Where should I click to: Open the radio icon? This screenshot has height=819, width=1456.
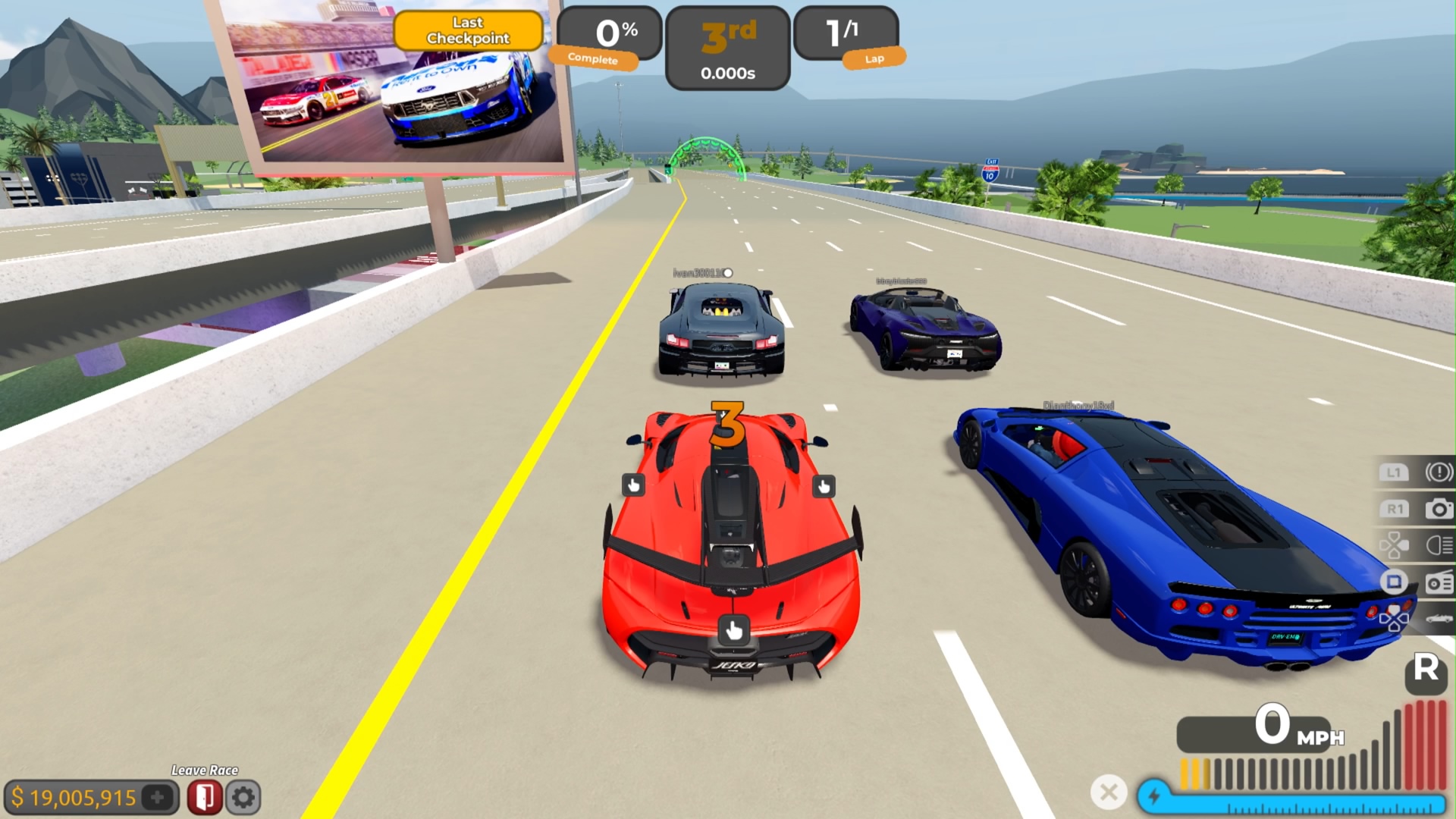click(x=1439, y=582)
